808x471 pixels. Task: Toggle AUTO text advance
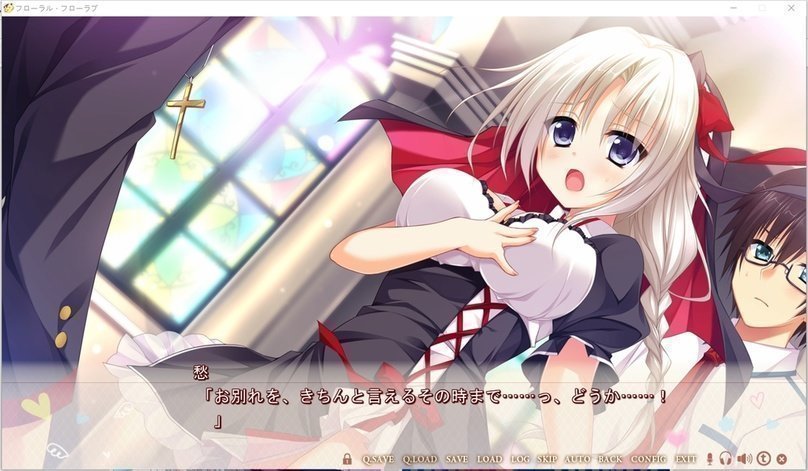click(x=578, y=459)
